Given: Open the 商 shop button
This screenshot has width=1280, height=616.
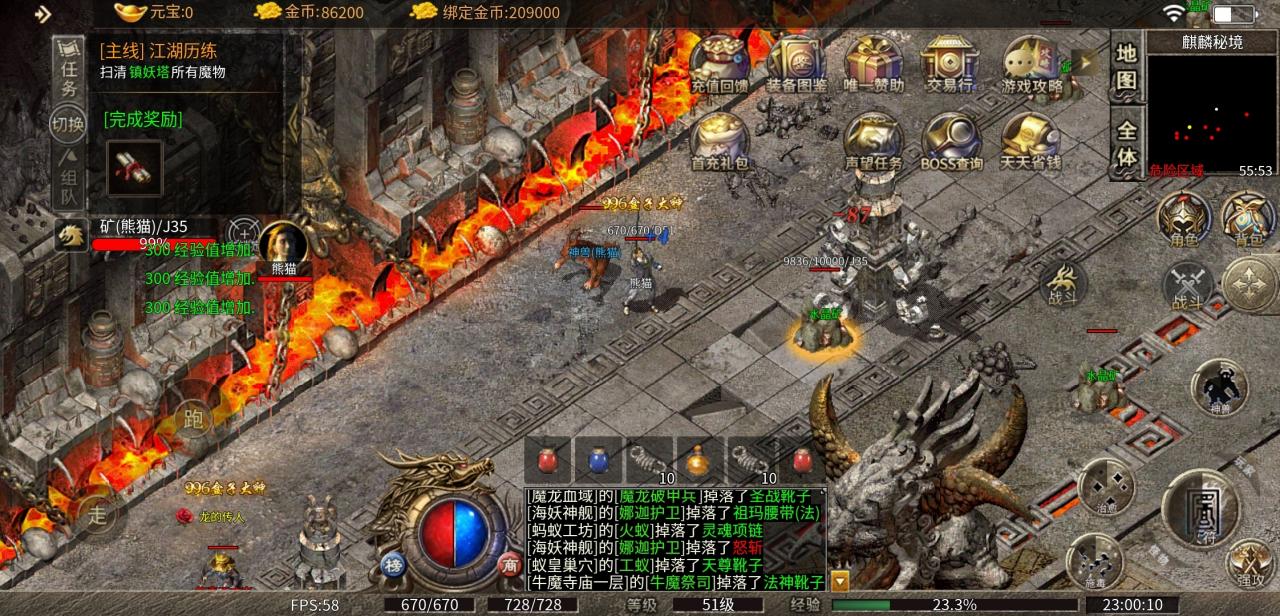Looking at the screenshot, I should [510, 563].
